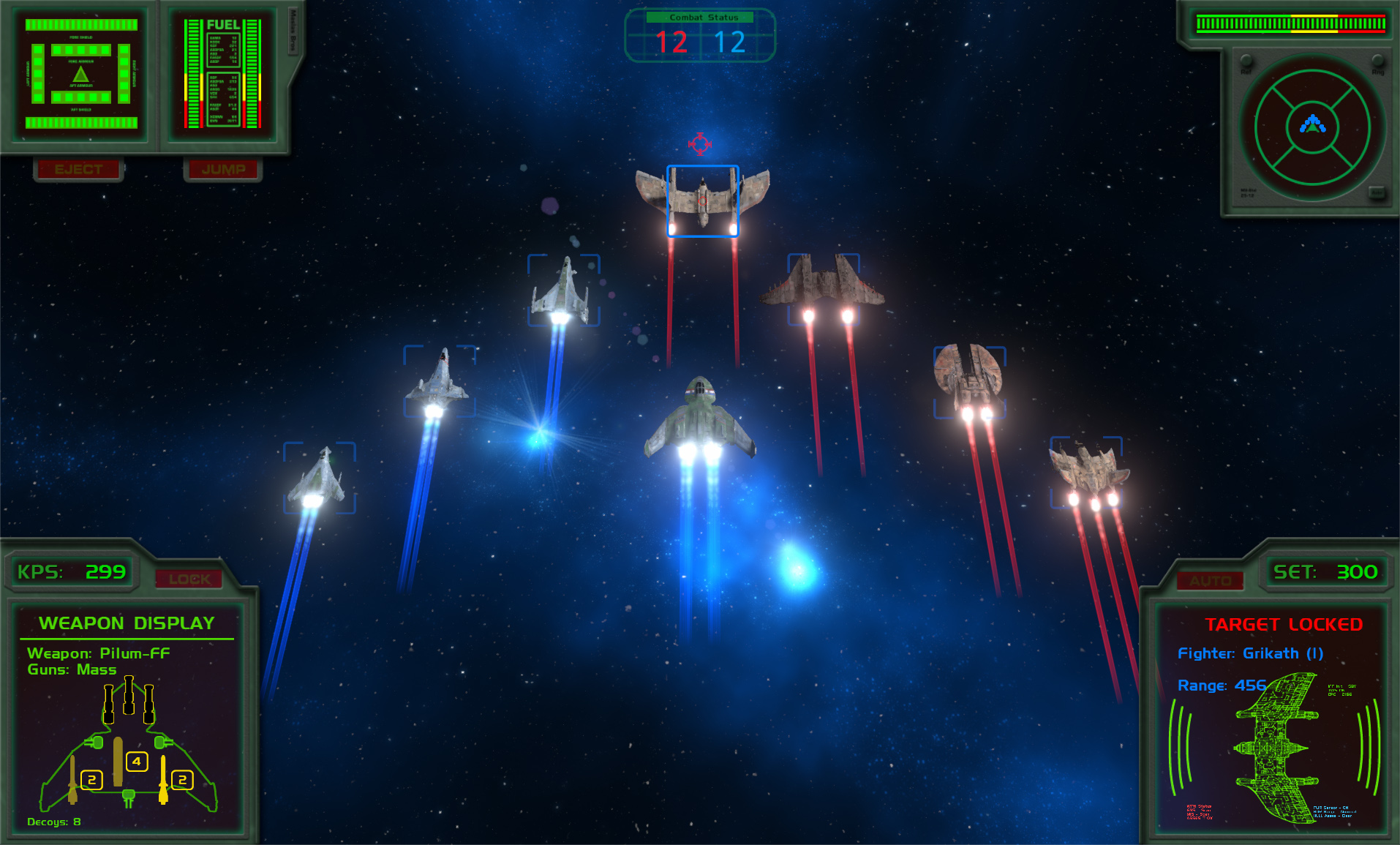Click the small button under the radar
This screenshot has width=1400, height=845.
(1377, 192)
